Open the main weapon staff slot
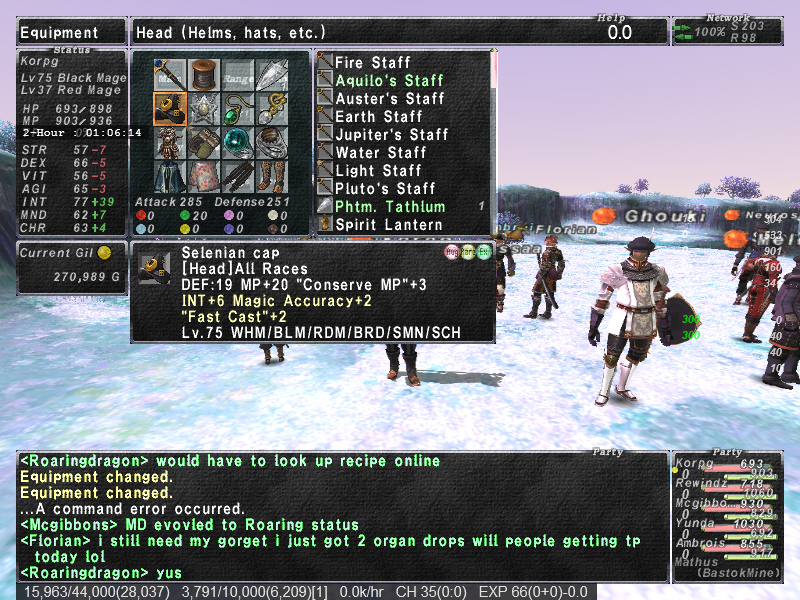Image resolution: width=800 pixels, height=600 pixels. [x=170, y=75]
